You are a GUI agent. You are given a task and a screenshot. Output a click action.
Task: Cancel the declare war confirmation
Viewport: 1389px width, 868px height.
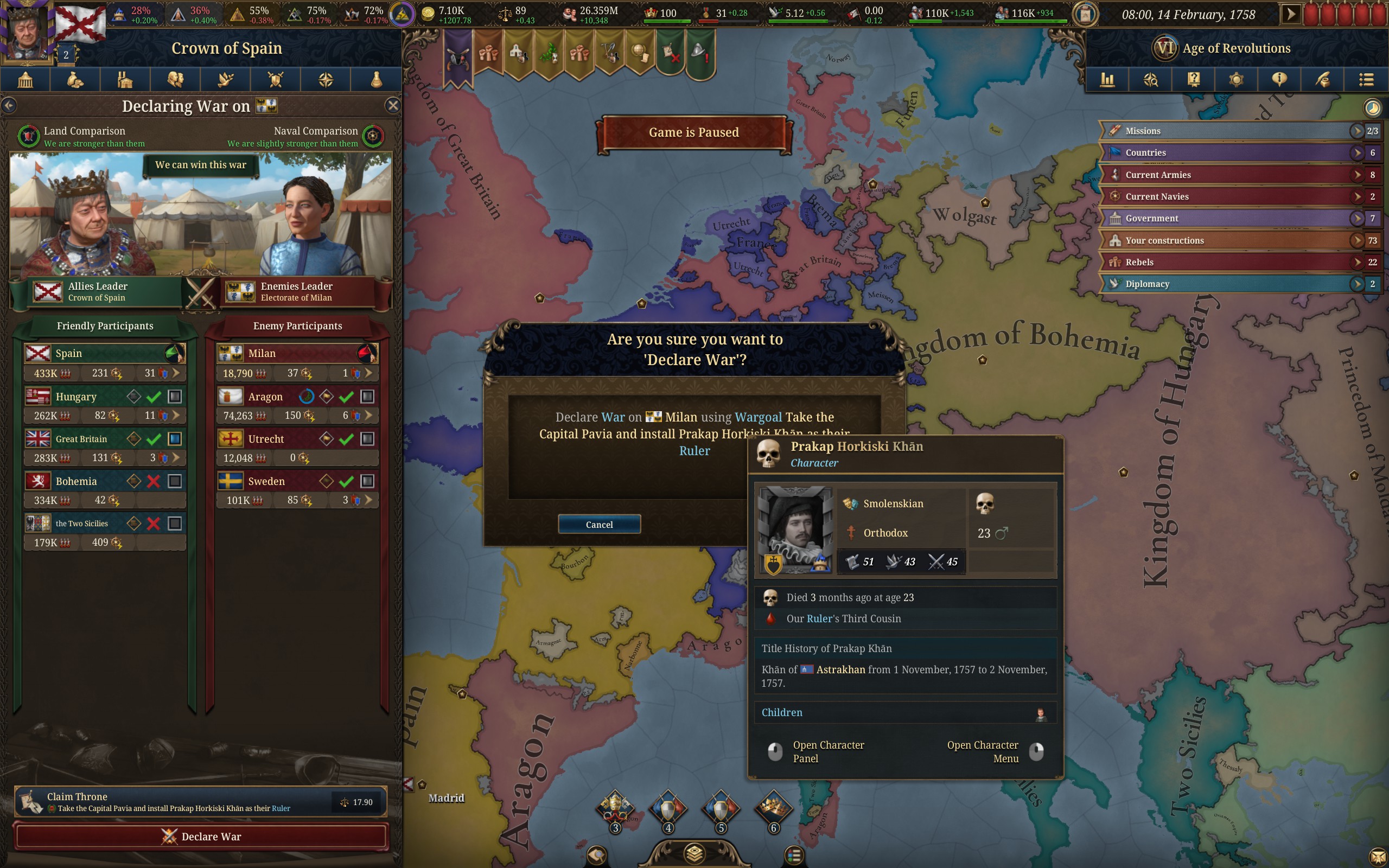(x=598, y=524)
